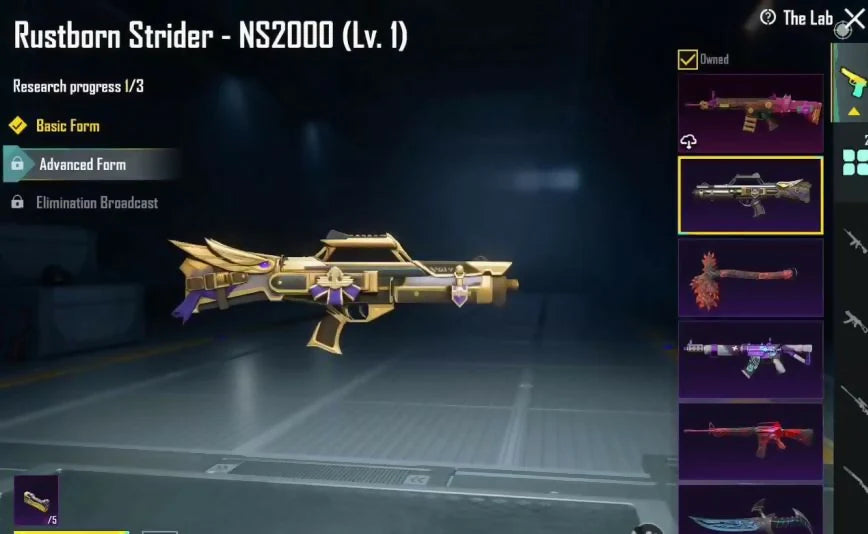The image size is (868, 534).
Task: Pick the red feathered axe skin thumbnail
Action: click(x=750, y=277)
